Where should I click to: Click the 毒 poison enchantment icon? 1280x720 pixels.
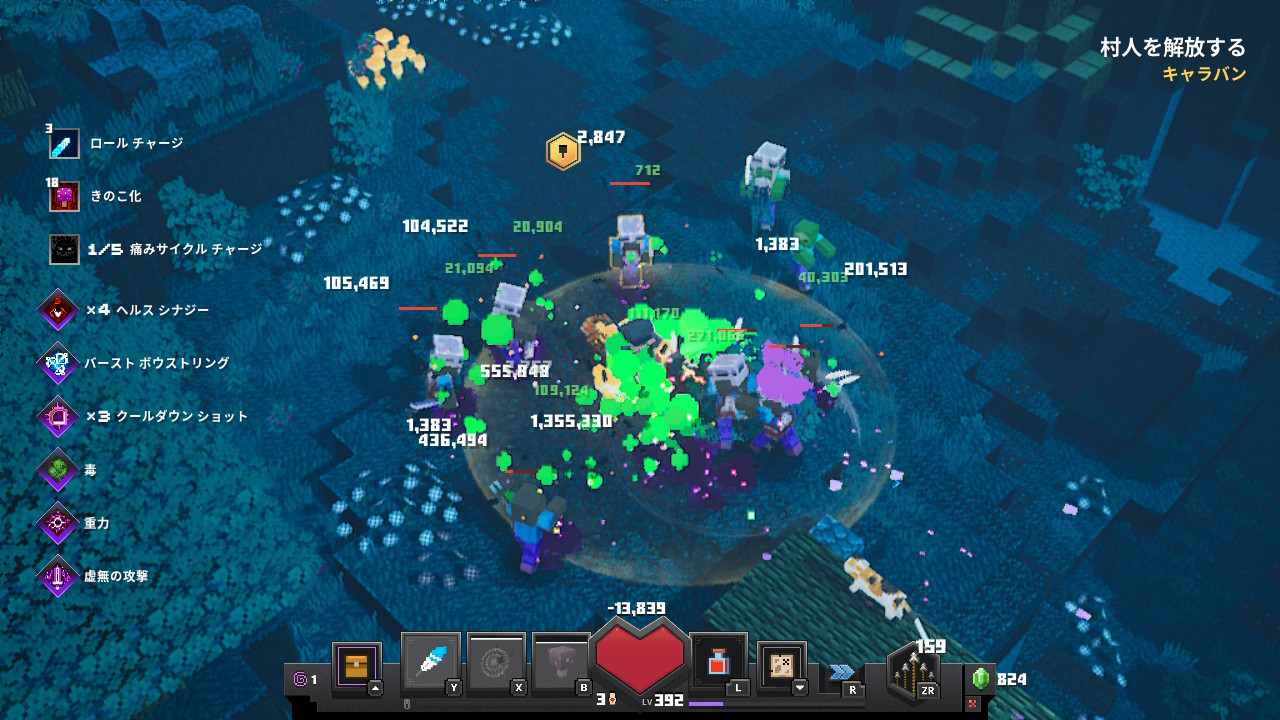pyautogui.click(x=58, y=469)
